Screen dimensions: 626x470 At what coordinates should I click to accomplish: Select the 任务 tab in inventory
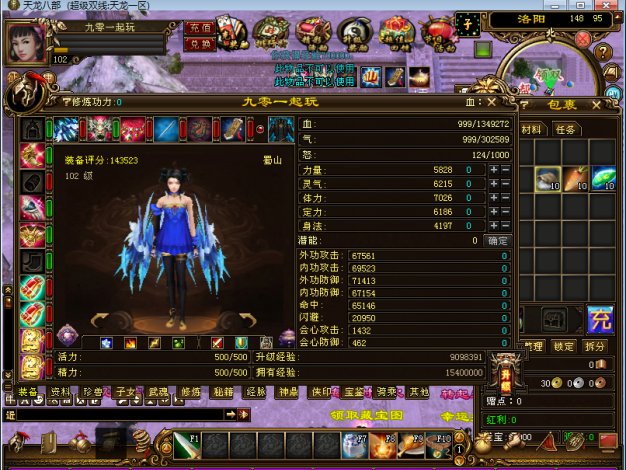(566, 129)
